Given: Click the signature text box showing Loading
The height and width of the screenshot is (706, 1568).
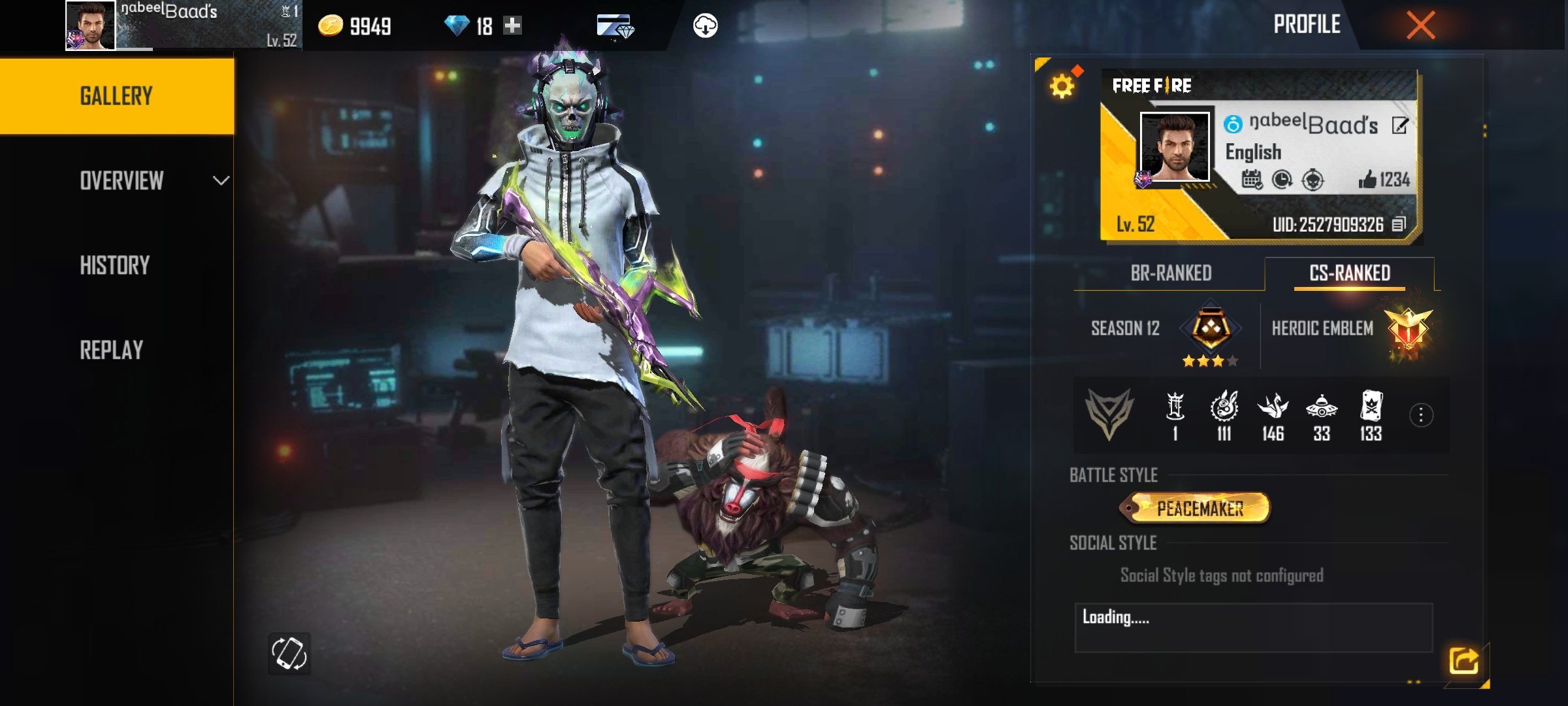Looking at the screenshot, I should [x=1253, y=628].
